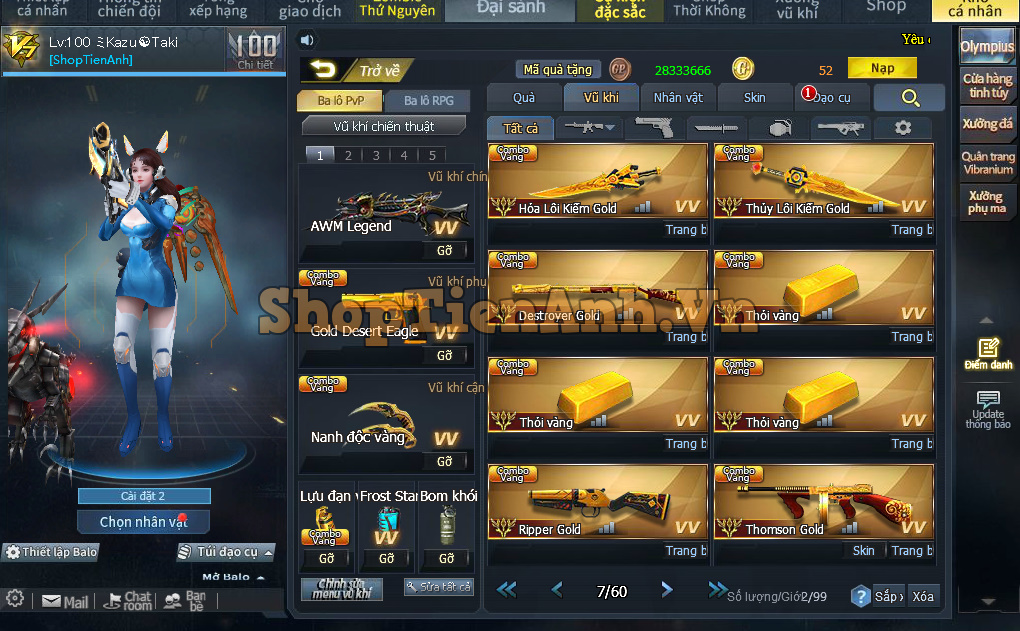Open the Nhân vật category tab
Screen dimensions: 1020x631
click(678, 97)
